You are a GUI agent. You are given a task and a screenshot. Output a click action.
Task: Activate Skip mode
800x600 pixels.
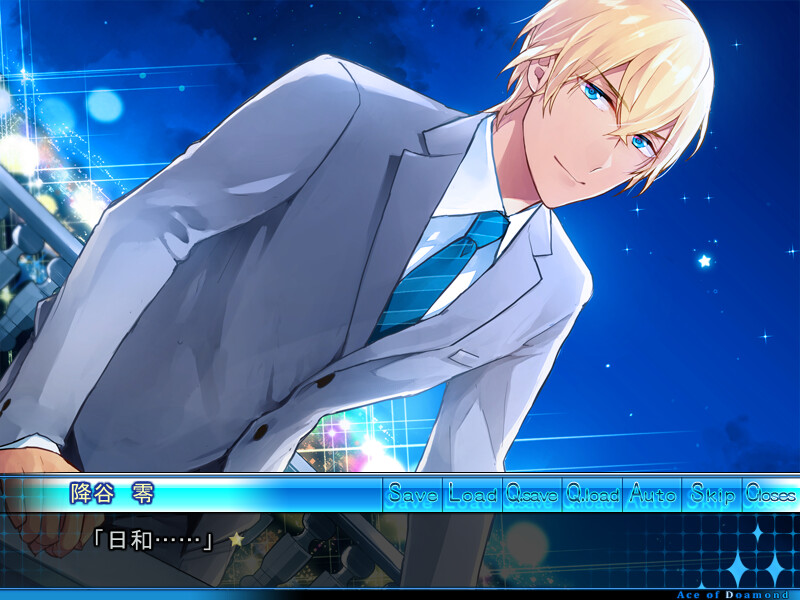coord(712,494)
